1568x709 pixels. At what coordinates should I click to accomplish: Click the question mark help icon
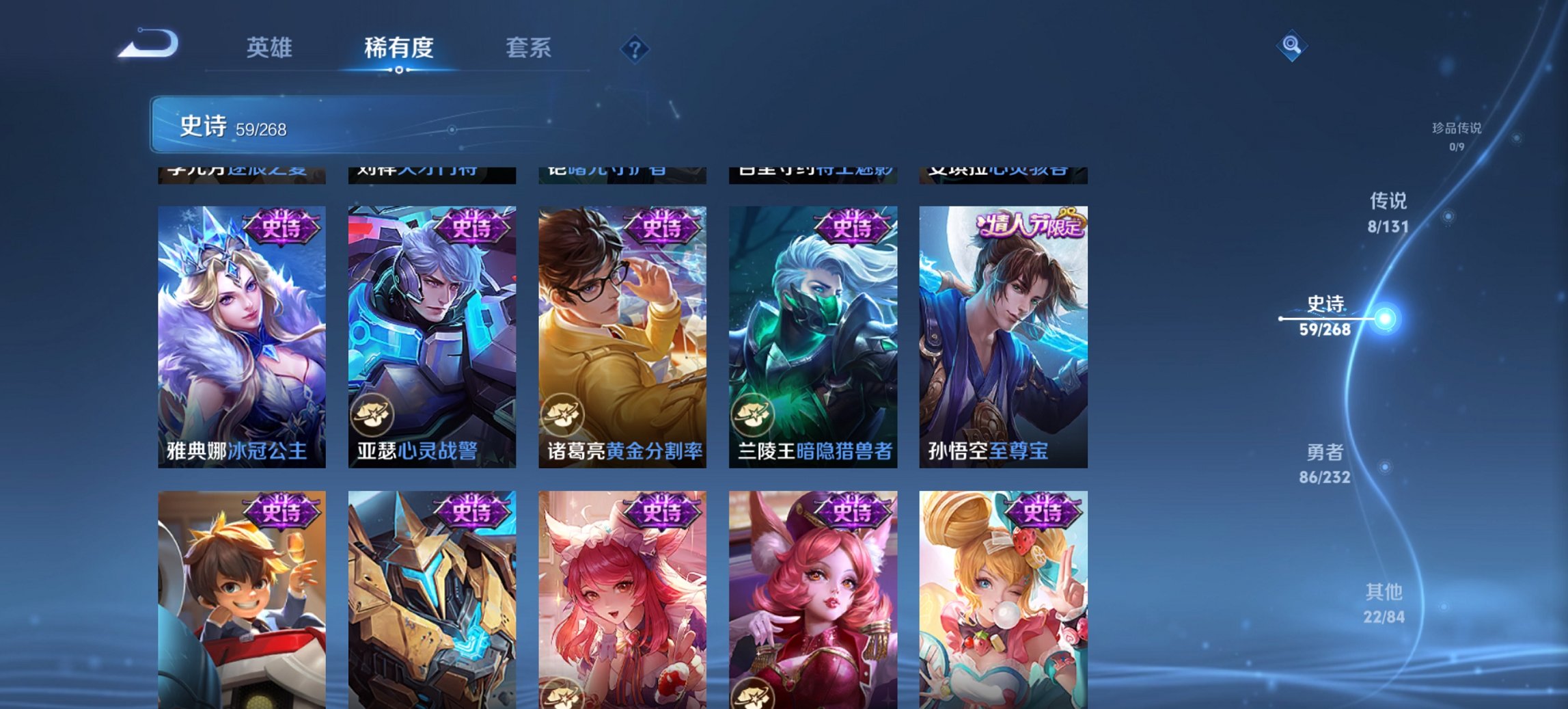click(635, 49)
